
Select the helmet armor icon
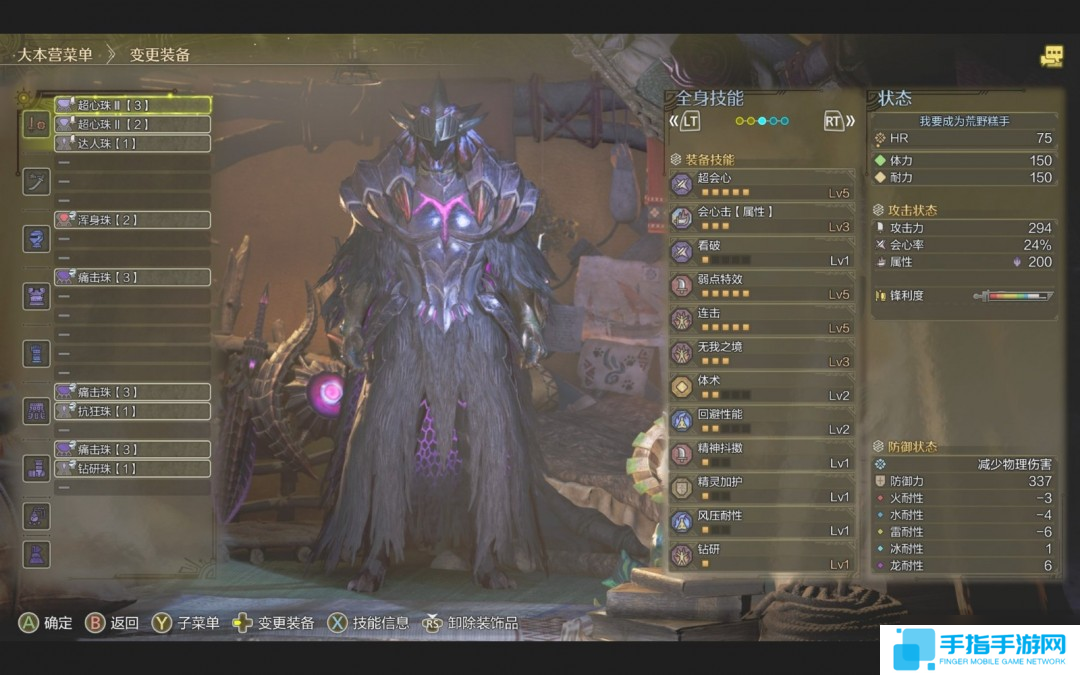(37, 238)
